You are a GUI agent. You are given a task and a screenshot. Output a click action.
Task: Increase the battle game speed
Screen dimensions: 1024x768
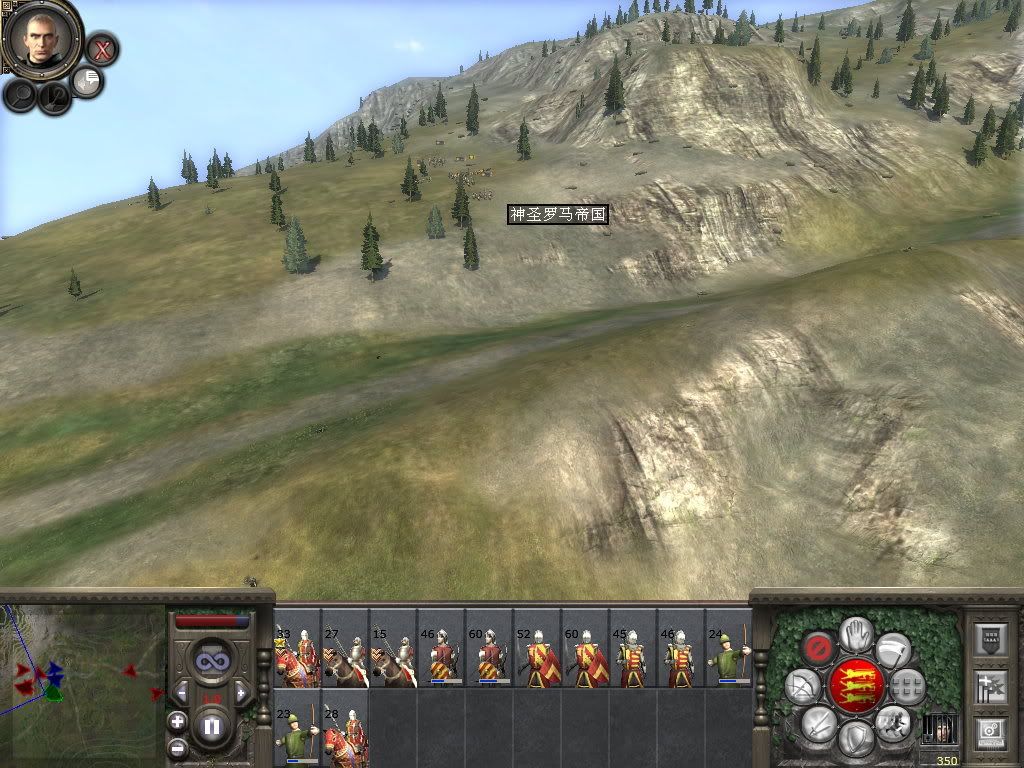[240, 691]
